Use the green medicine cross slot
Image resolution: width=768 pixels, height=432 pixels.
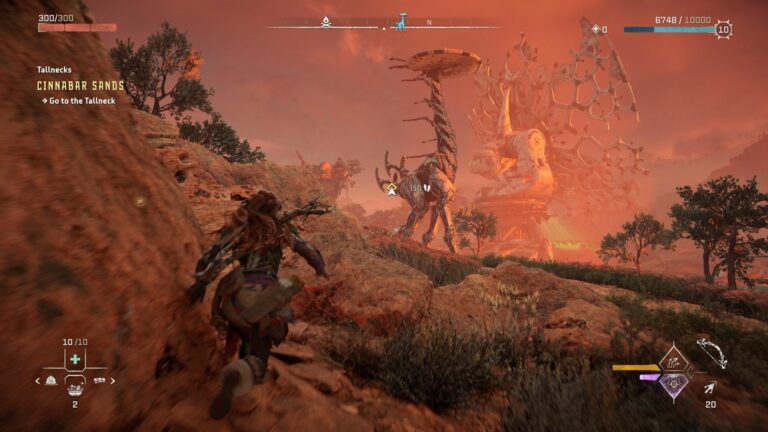point(75,359)
